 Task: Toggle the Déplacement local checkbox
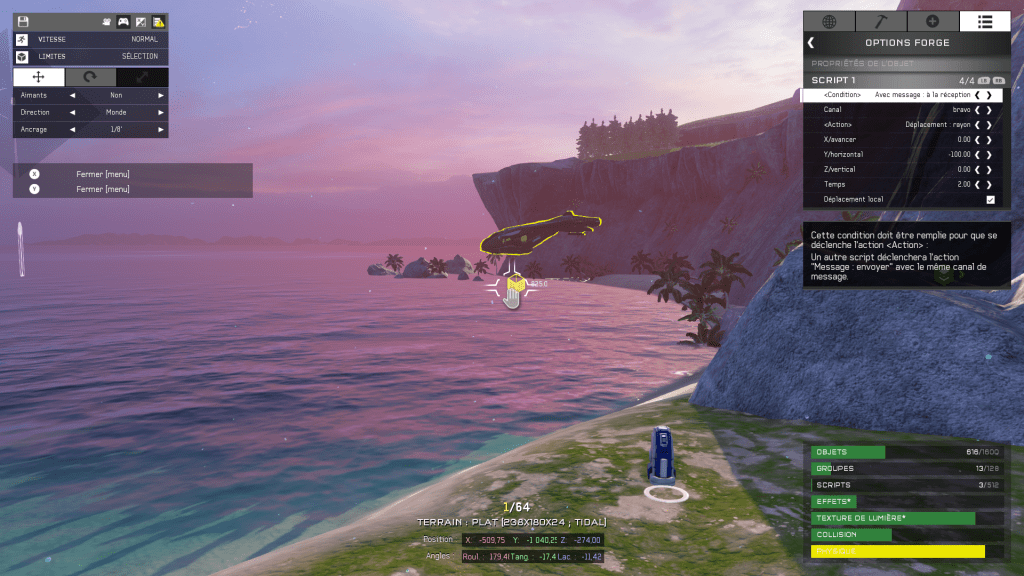click(990, 200)
